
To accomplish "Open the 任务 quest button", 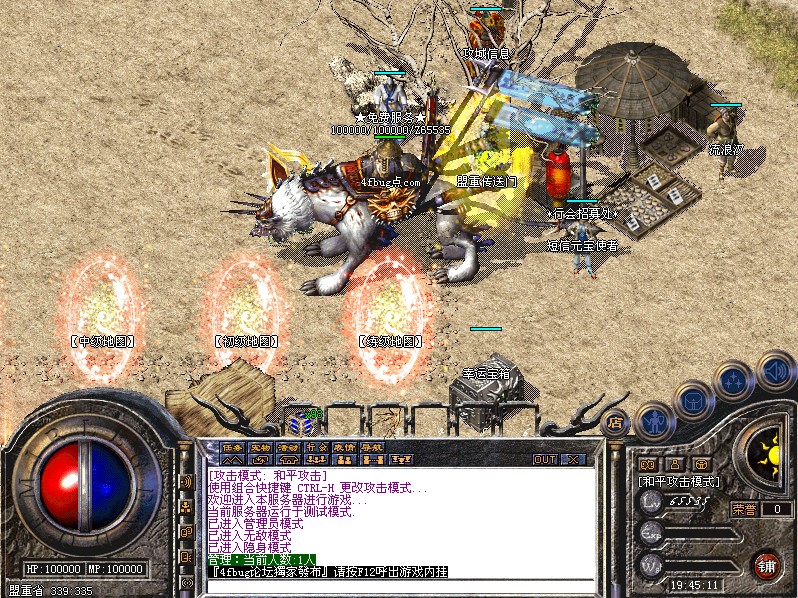I will click(x=232, y=447).
